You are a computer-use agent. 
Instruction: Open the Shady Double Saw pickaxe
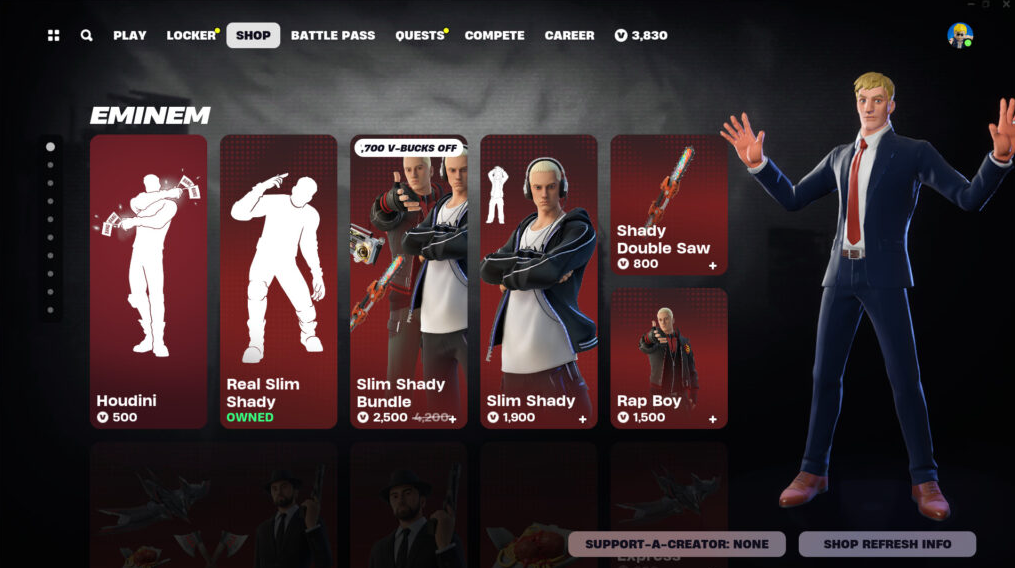pos(669,205)
